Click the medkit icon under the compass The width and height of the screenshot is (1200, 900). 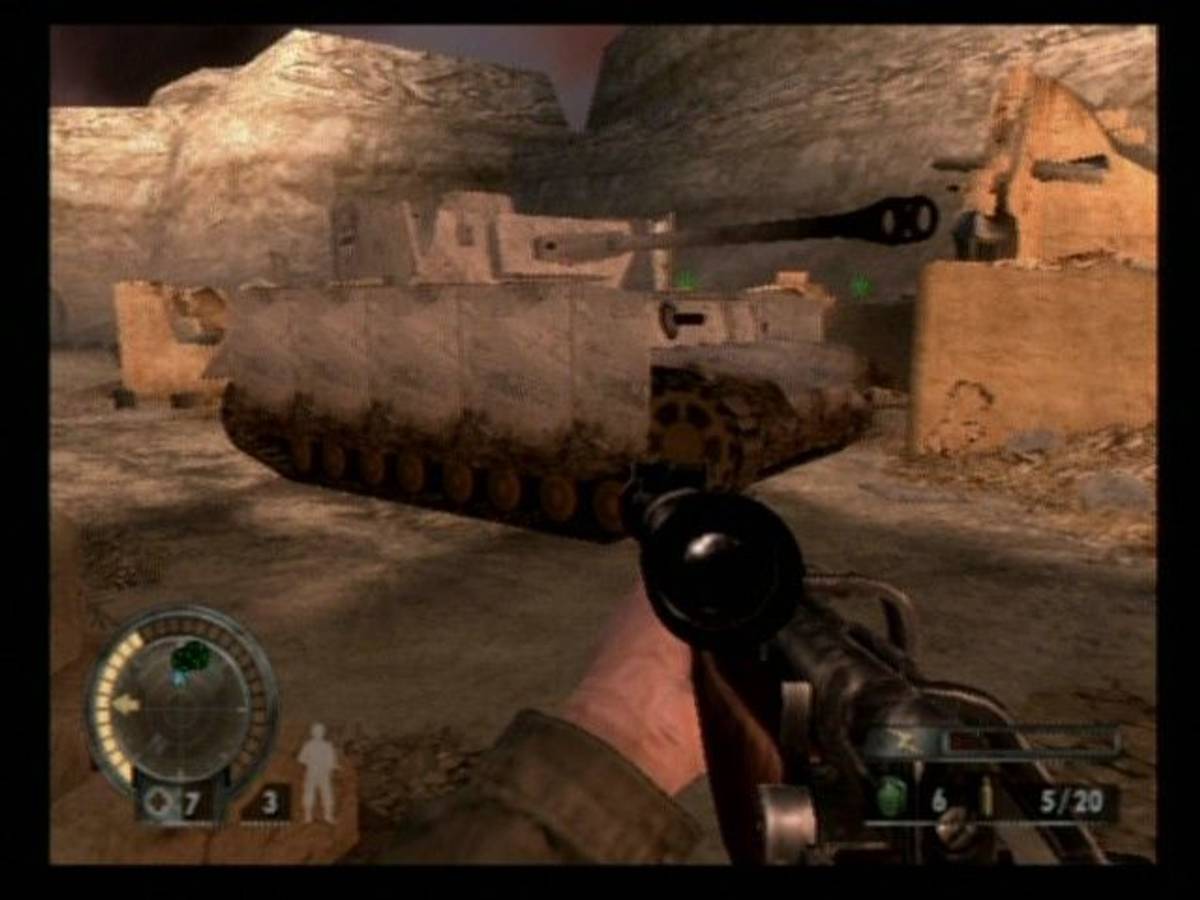pos(156,802)
